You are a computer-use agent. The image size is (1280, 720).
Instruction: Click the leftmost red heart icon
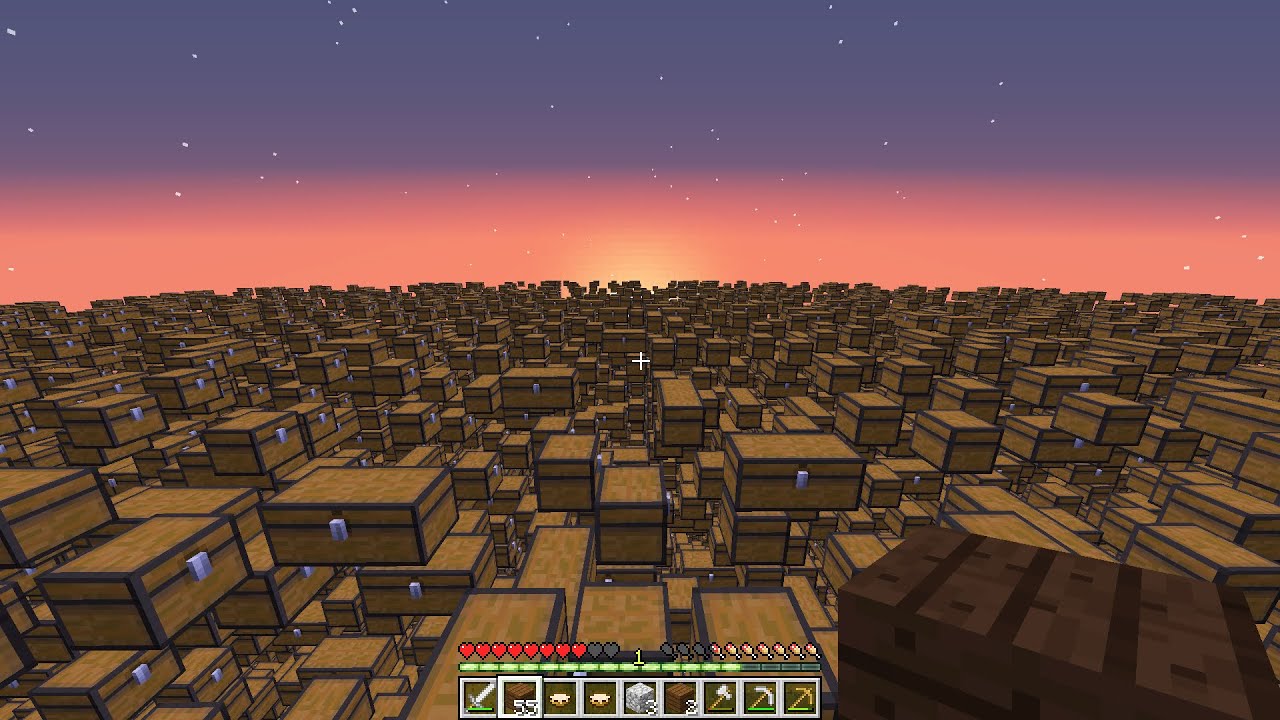[x=466, y=648]
